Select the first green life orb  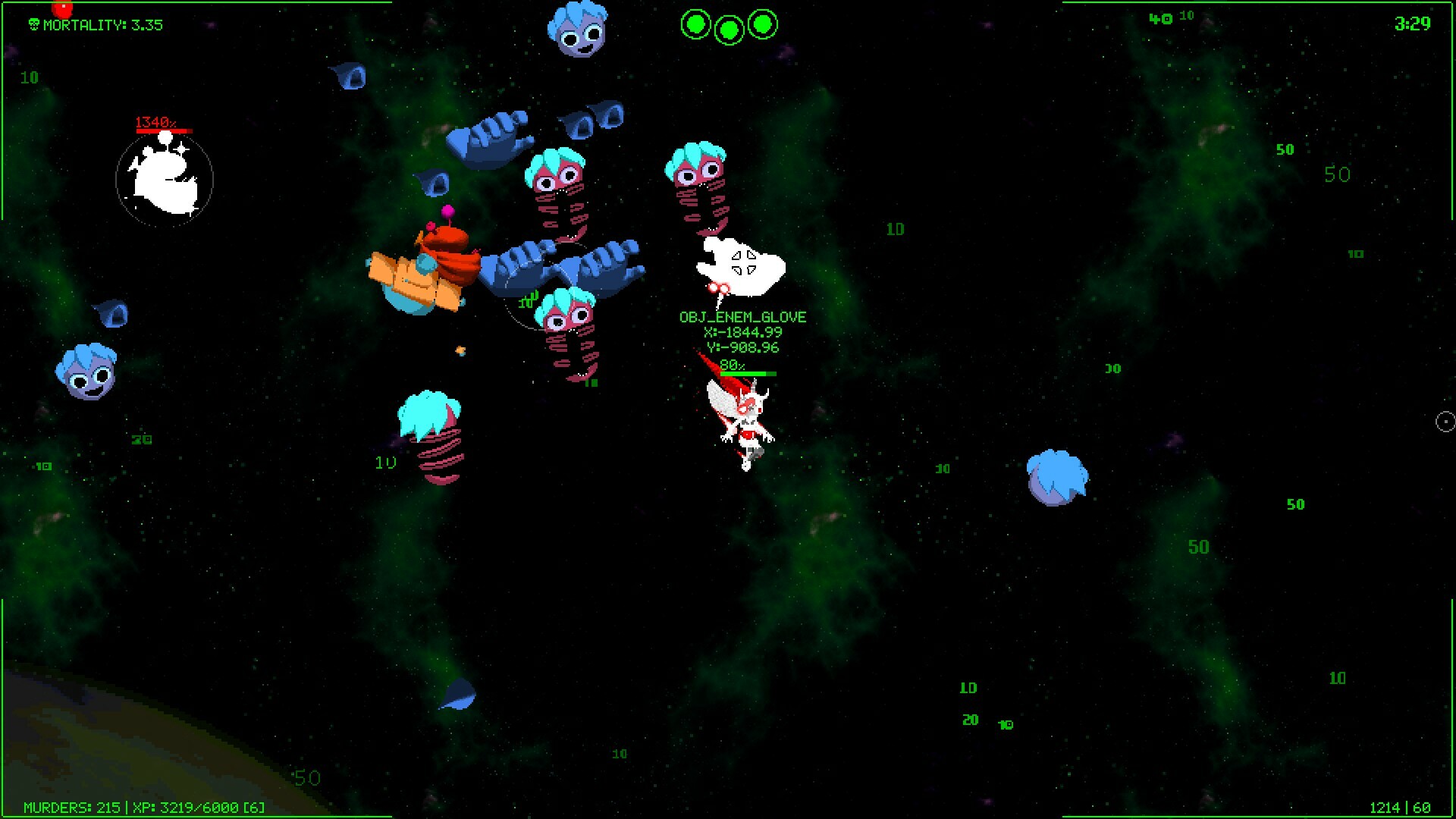tap(695, 25)
